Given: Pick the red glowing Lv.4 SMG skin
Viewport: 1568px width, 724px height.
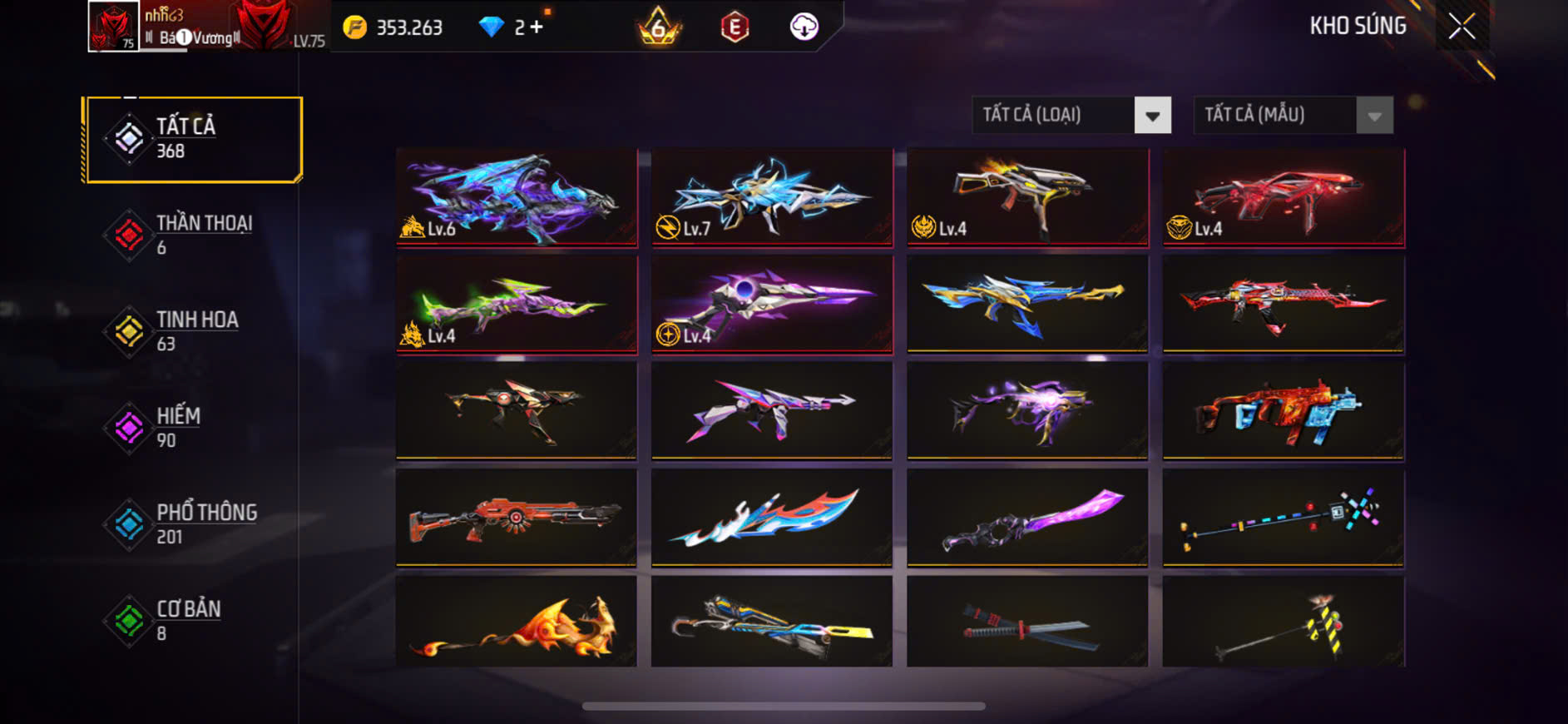Looking at the screenshot, I should (1283, 197).
